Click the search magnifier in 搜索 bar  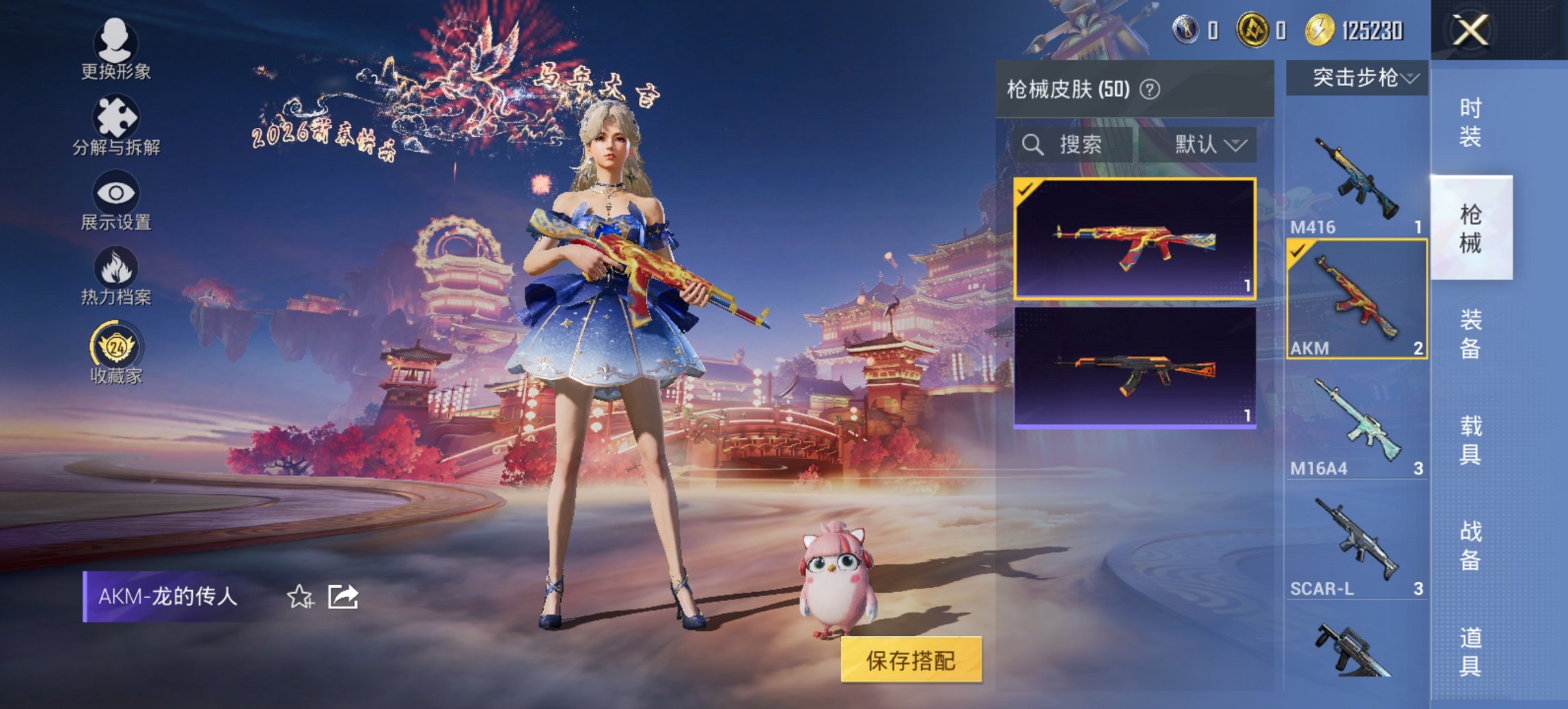pos(1032,145)
